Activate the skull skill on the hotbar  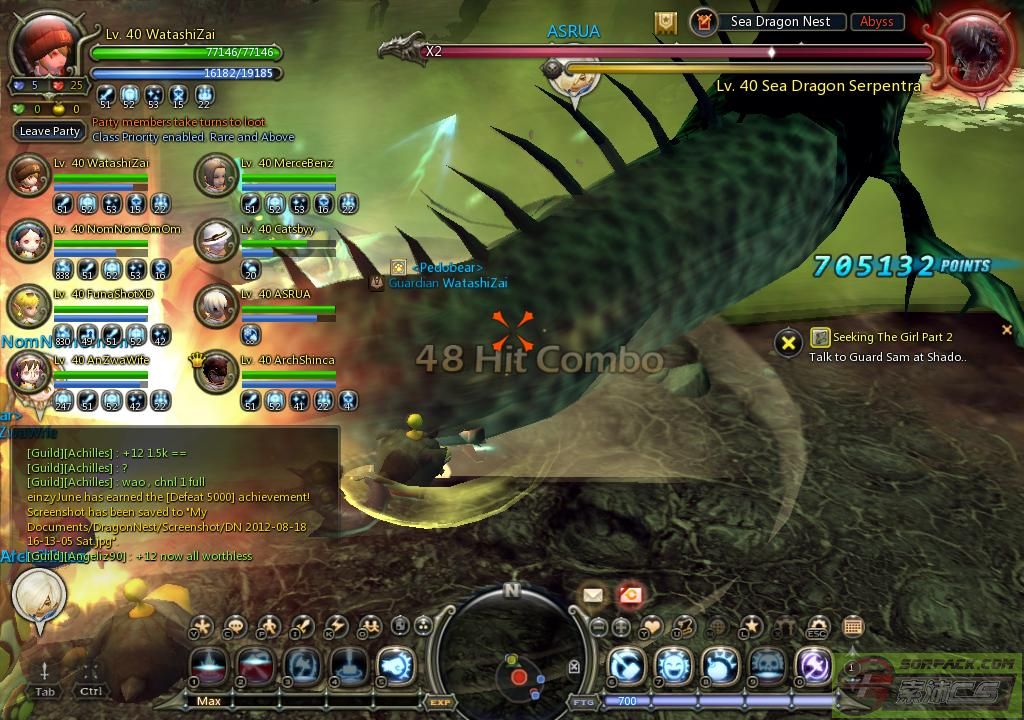[767, 665]
